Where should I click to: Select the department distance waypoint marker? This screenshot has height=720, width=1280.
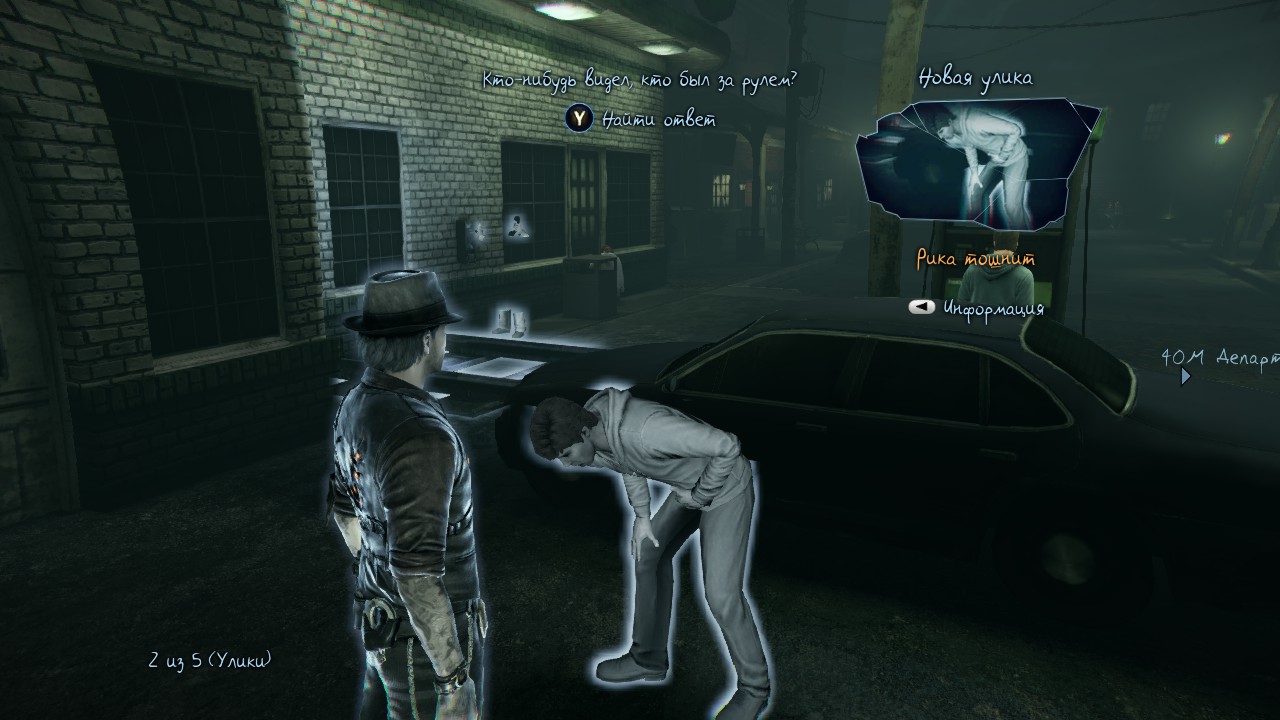point(1186,377)
